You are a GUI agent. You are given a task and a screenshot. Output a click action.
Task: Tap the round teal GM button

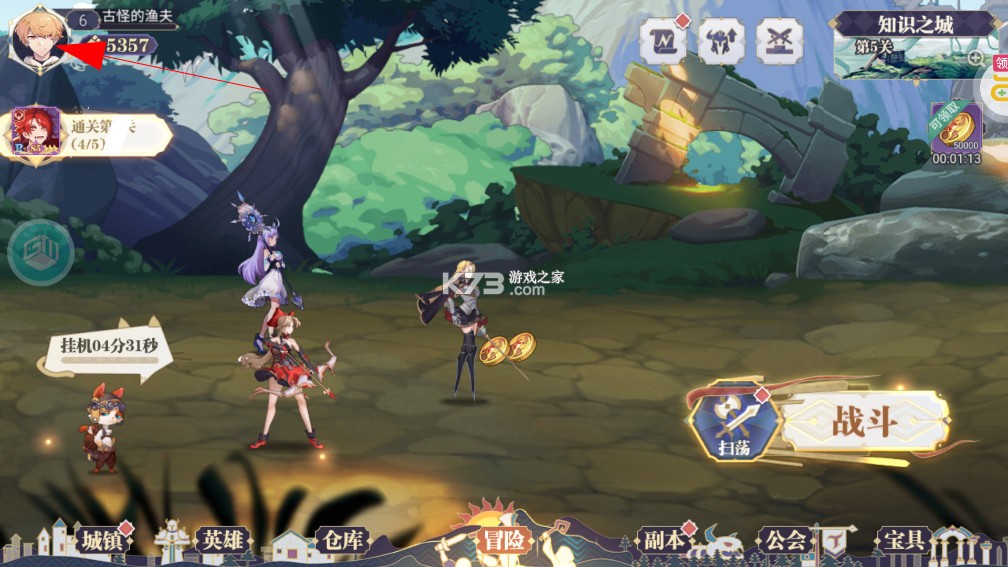40,252
